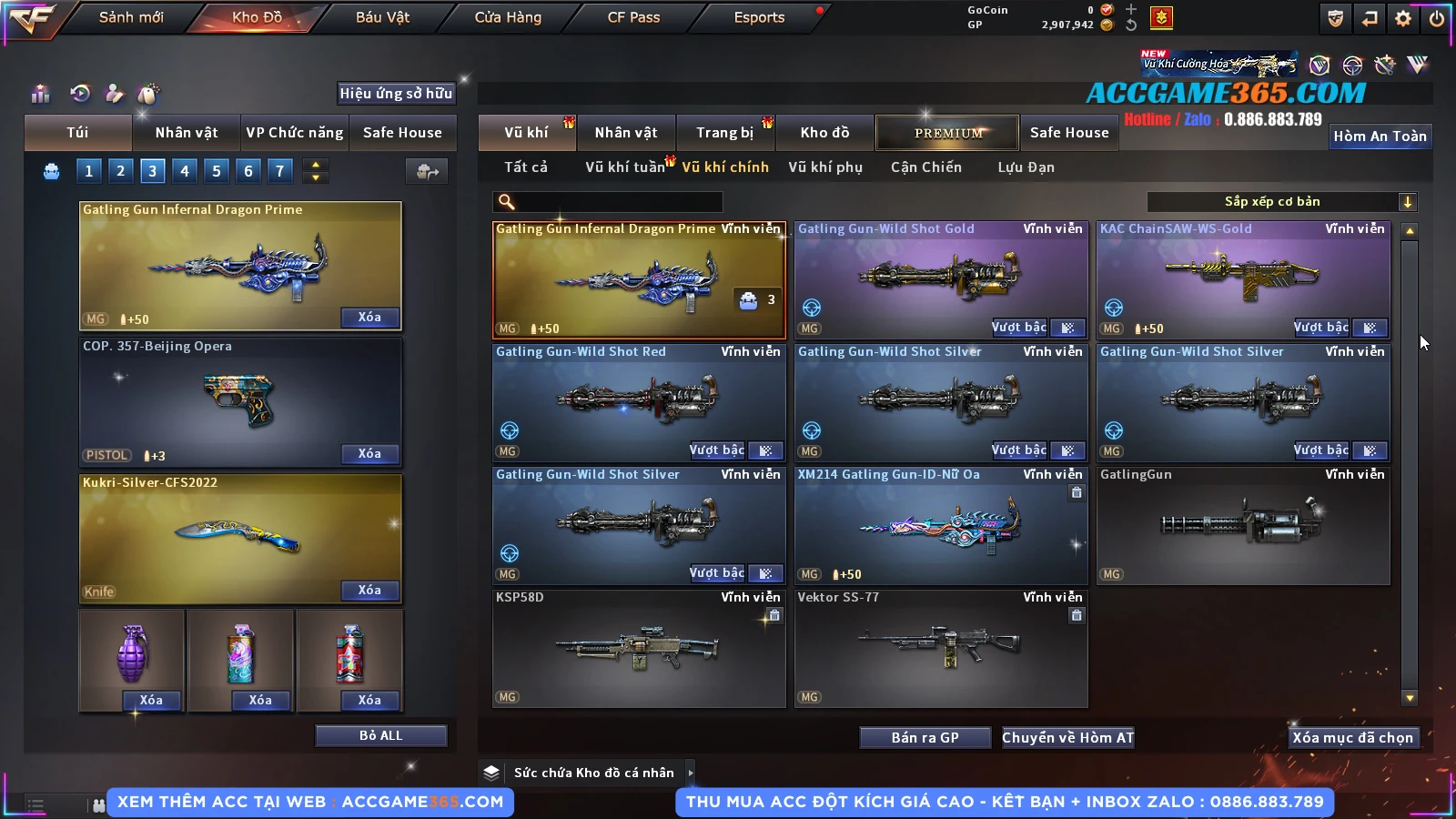Select bag preset number 5

coord(217,170)
